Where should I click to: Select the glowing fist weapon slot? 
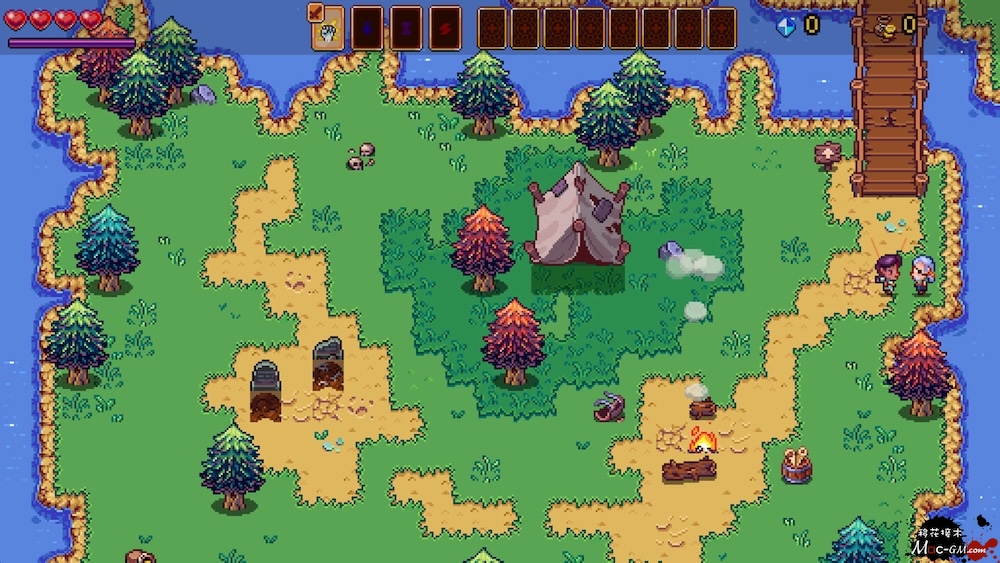point(328,32)
